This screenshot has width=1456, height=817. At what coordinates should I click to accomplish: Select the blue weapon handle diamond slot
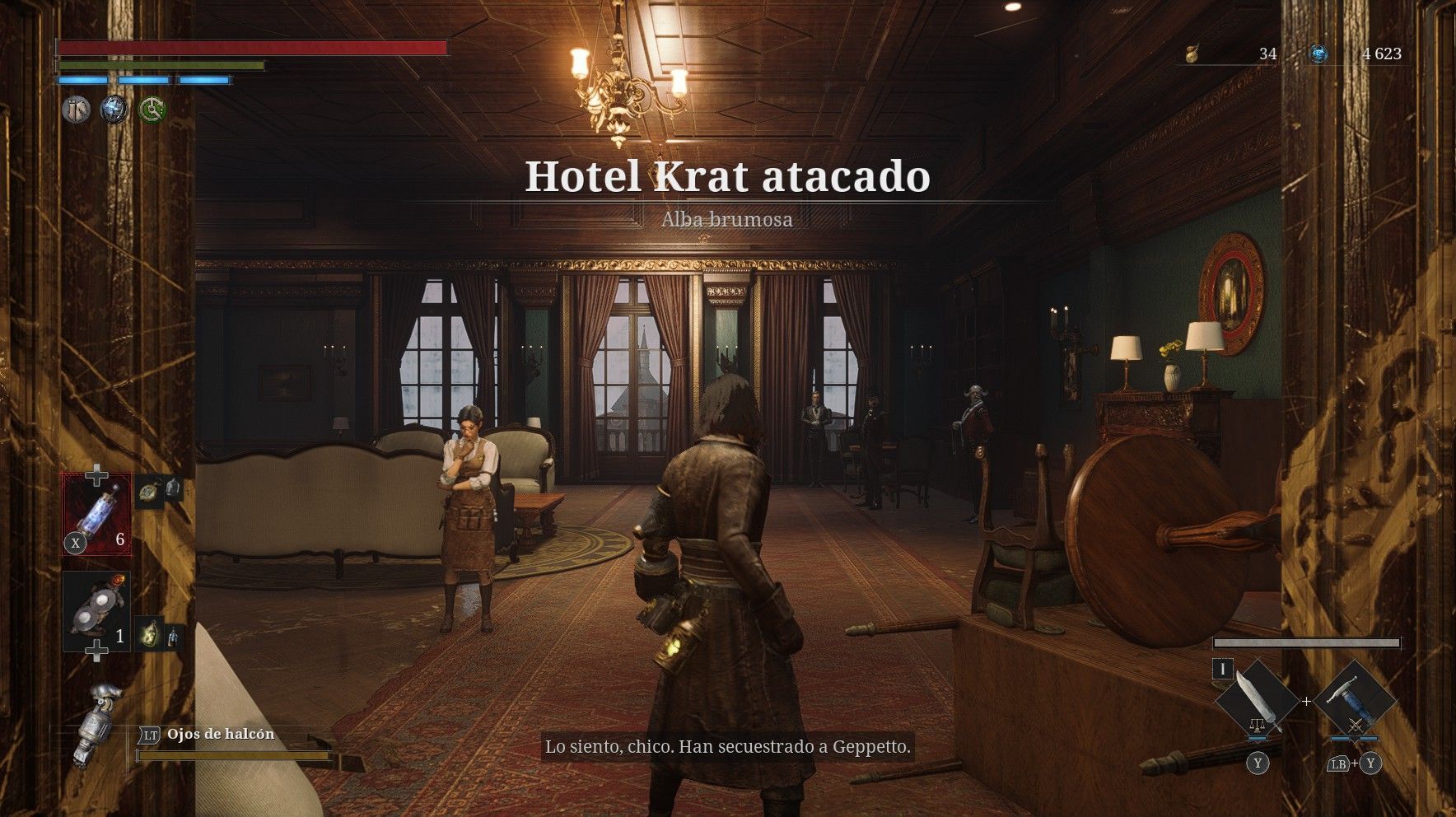point(1354,700)
